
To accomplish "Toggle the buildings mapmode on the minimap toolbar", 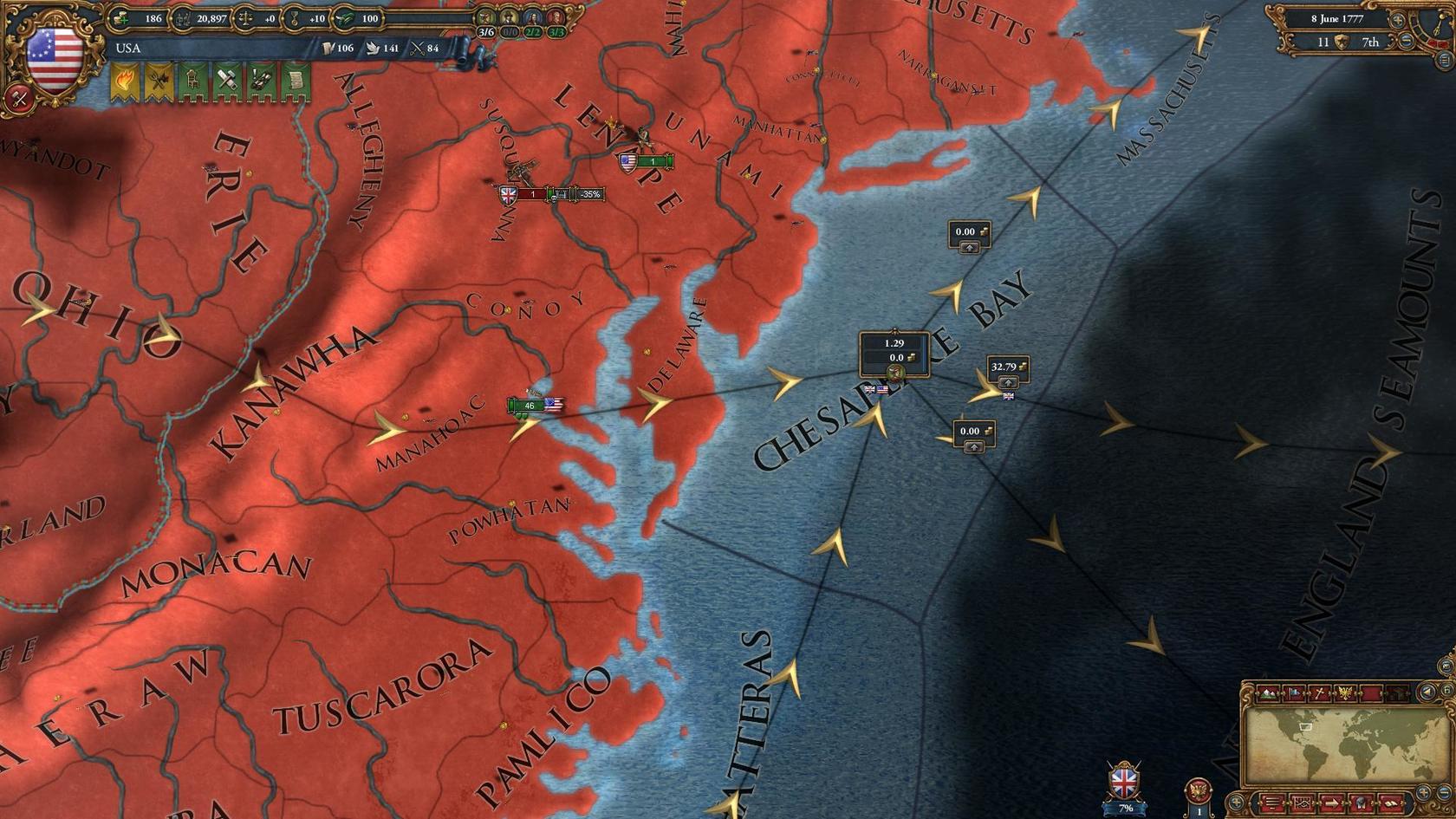I will click(1397, 692).
